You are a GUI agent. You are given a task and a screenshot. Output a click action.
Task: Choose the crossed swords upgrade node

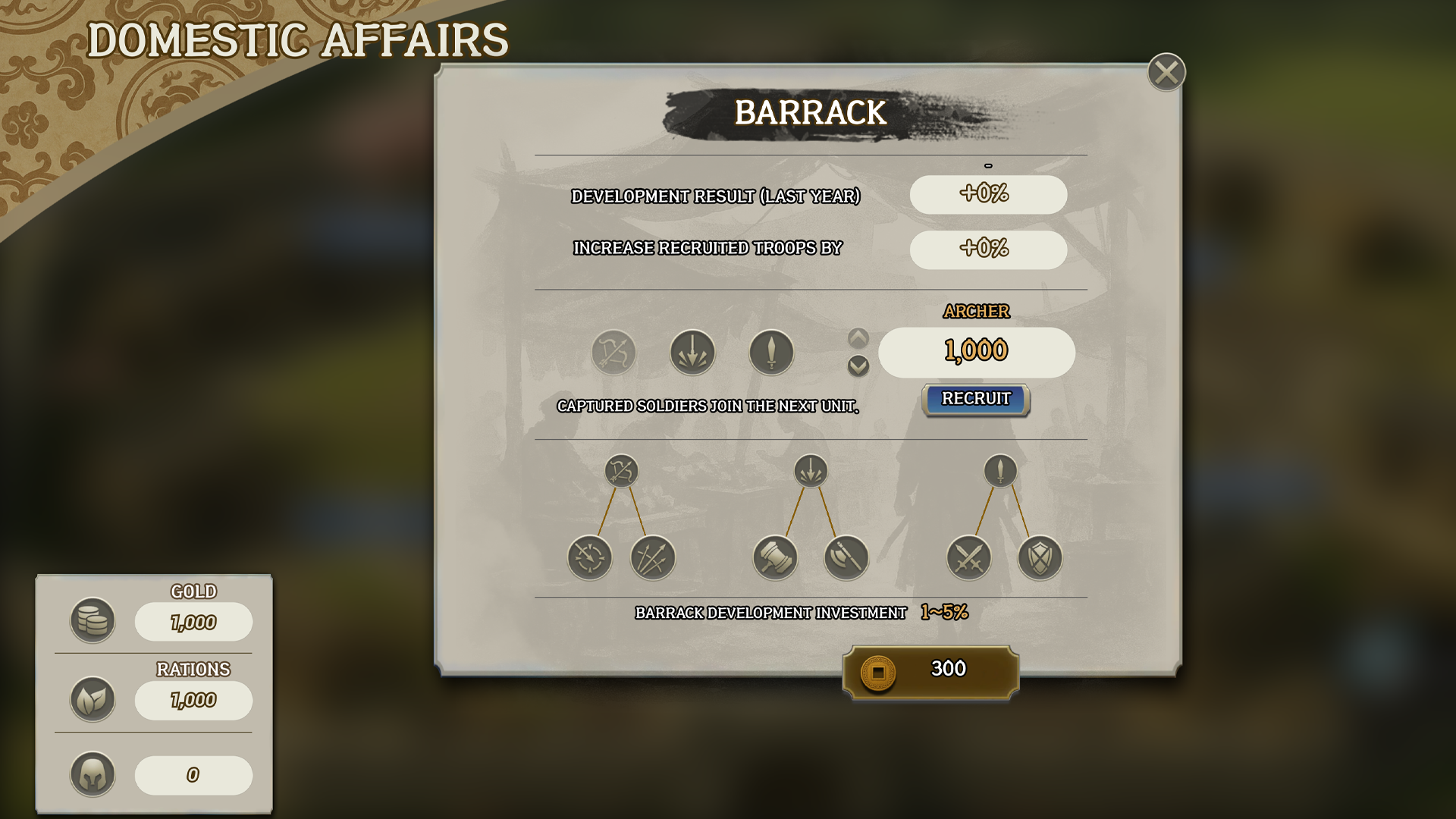point(968,558)
